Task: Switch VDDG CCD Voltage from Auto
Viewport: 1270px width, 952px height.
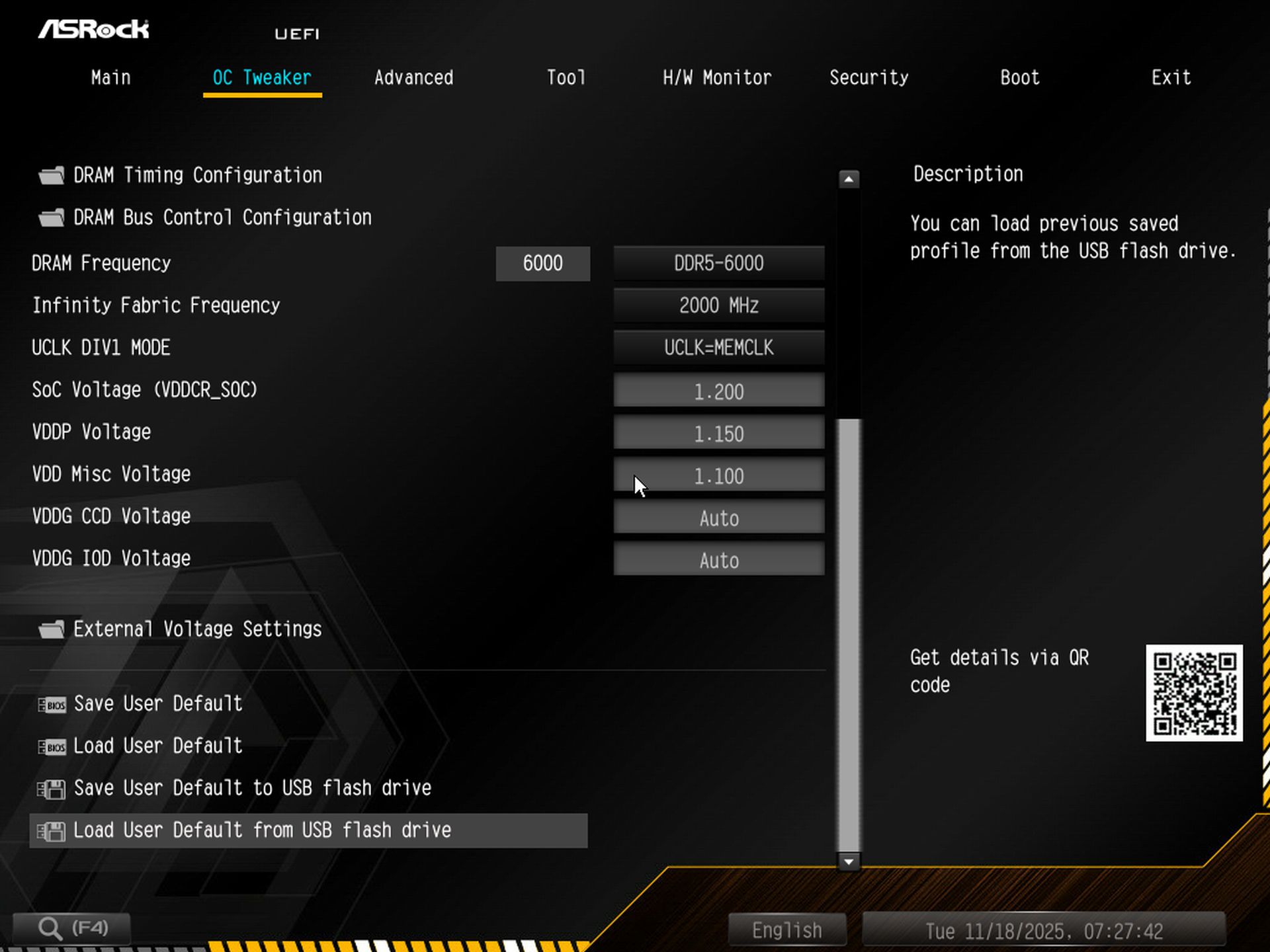Action: (x=718, y=518)
